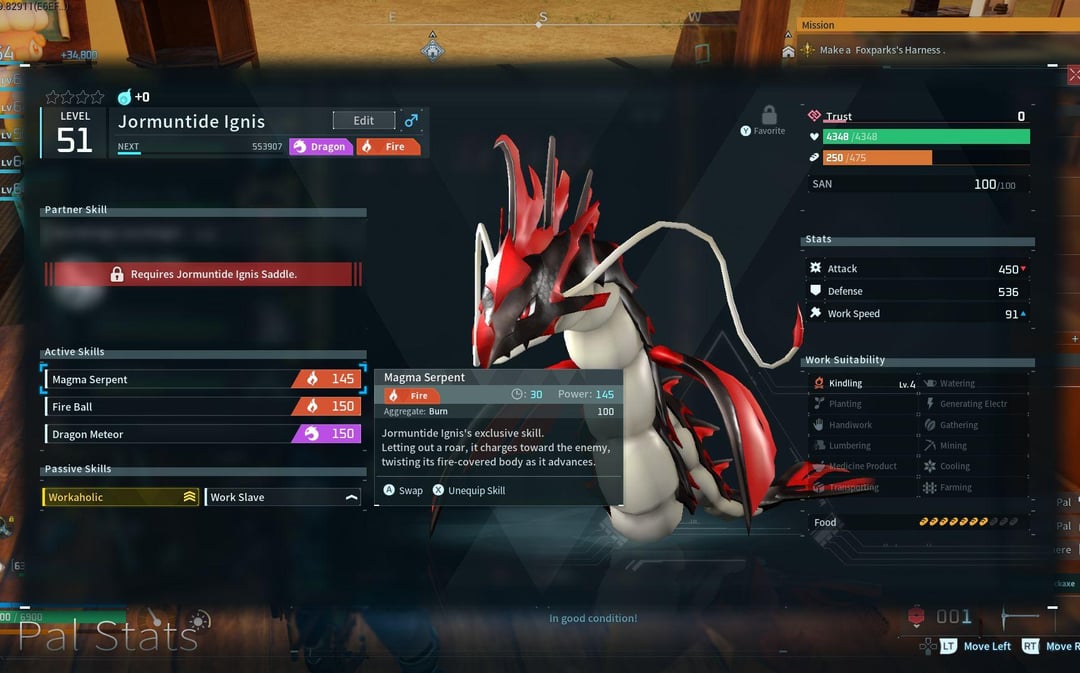
Task: Choose Swap in the skill tooltip
Action: click(404, 491)
